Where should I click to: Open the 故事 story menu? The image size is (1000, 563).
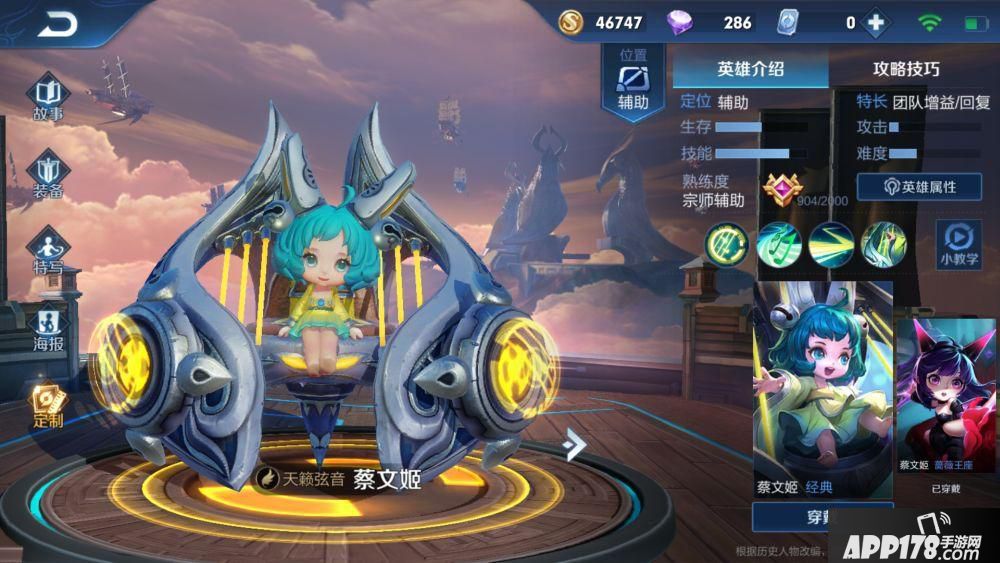(48, 97)
